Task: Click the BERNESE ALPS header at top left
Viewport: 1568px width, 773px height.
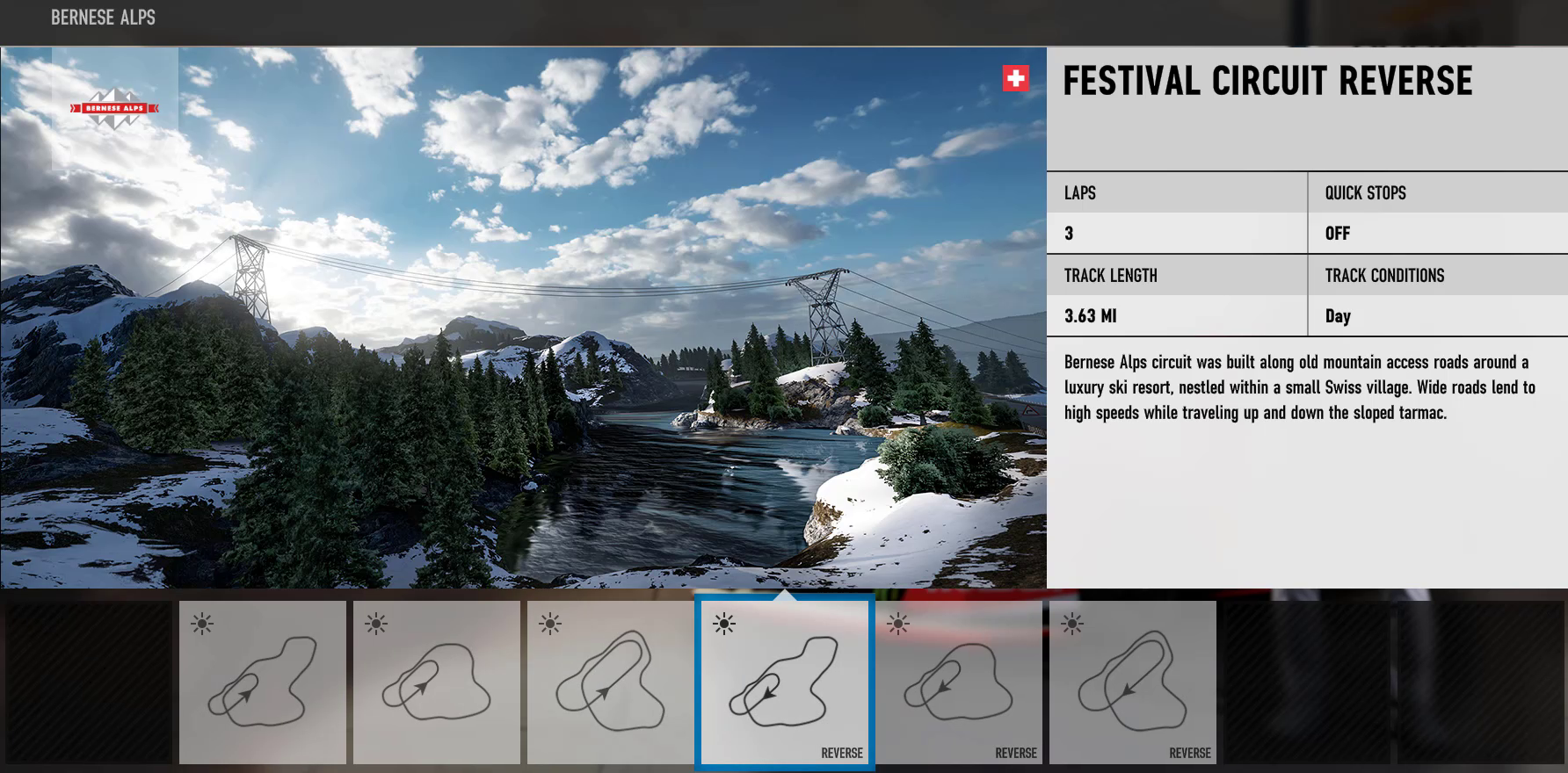Action: pyautogui.click(x=103, y=18)
